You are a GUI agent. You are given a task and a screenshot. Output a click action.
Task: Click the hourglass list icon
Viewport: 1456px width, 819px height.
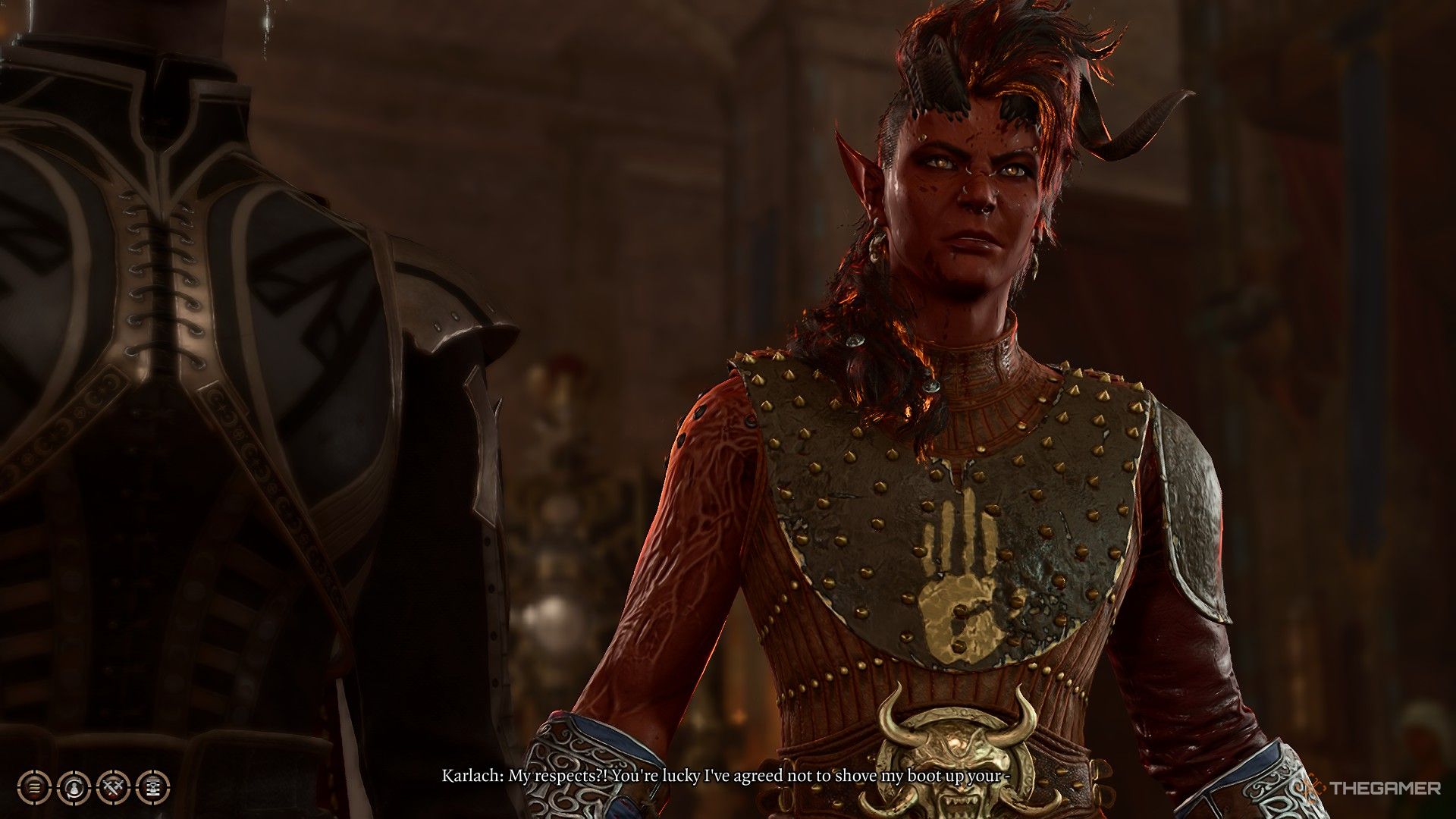(x=153, y=788)
